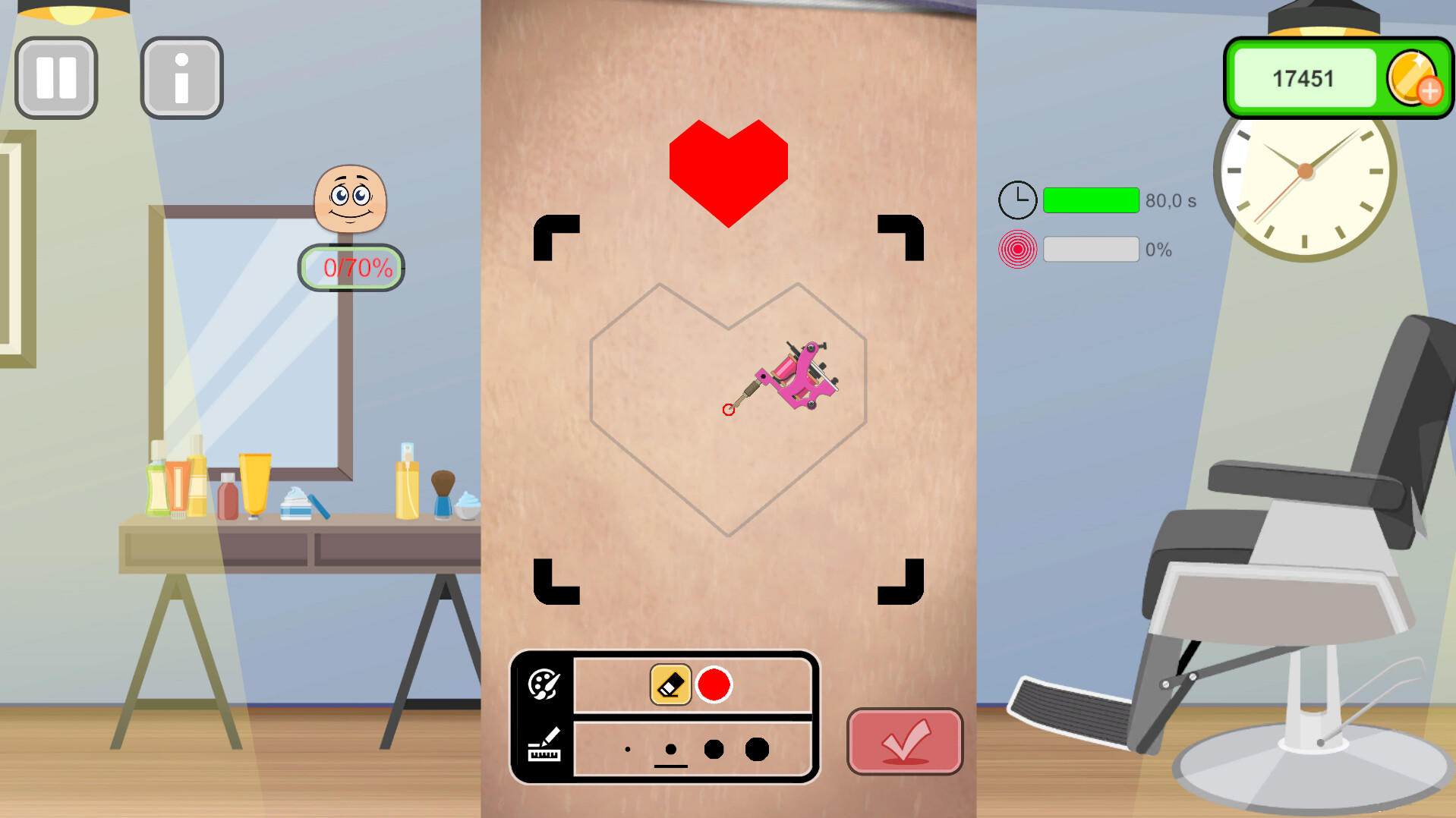Select the largest needle size dot
Image resolution: width=1456 pixels, height=818 pixels.
757,749
